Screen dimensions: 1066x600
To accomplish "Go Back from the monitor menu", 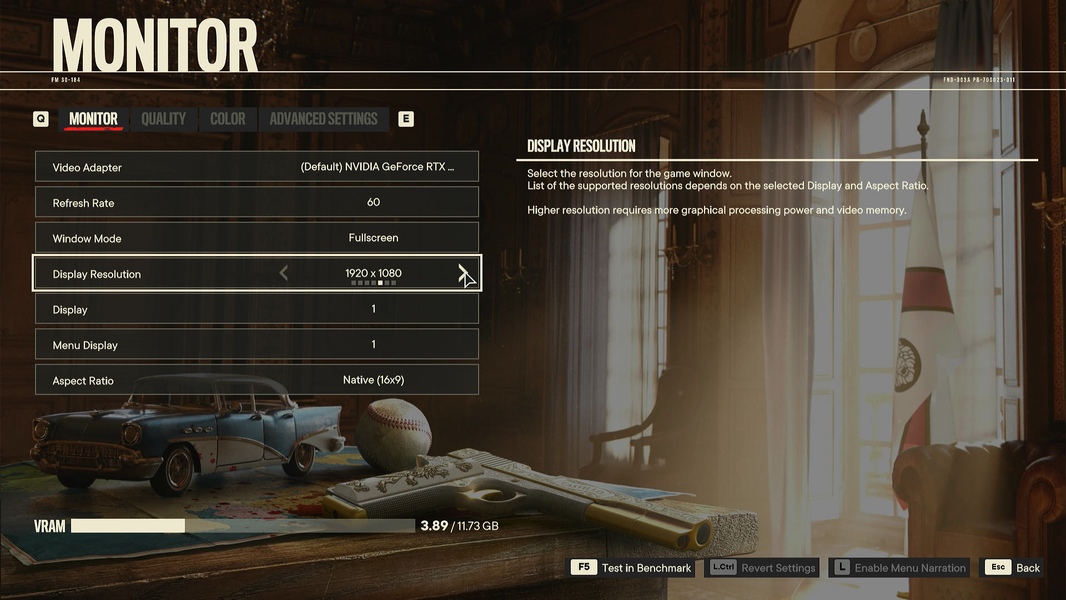I will (x=1015, y=568).
